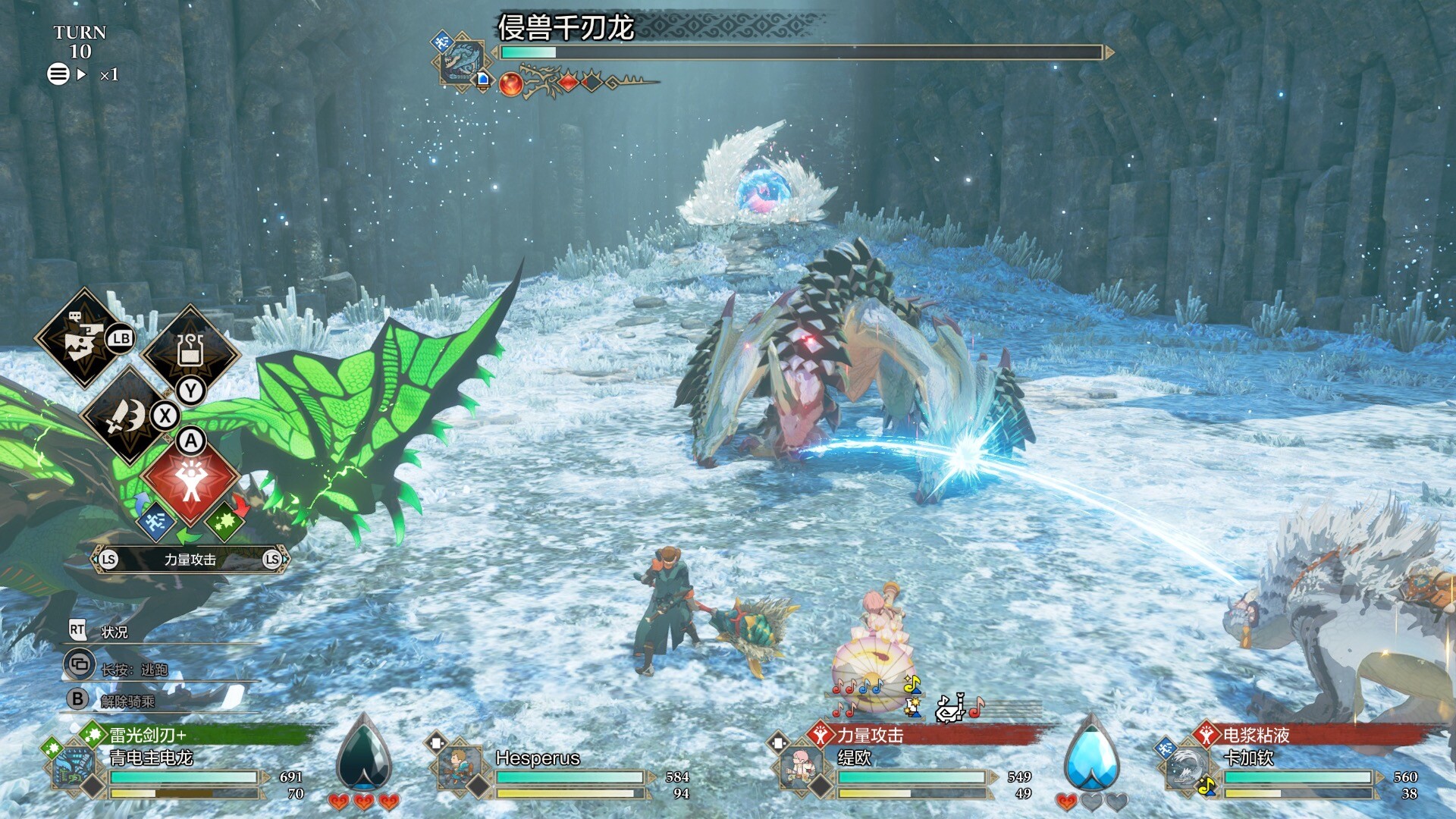The image size is (1456, 819).
Task: Switch to the green technical attack type
Action: click(224, 522)
